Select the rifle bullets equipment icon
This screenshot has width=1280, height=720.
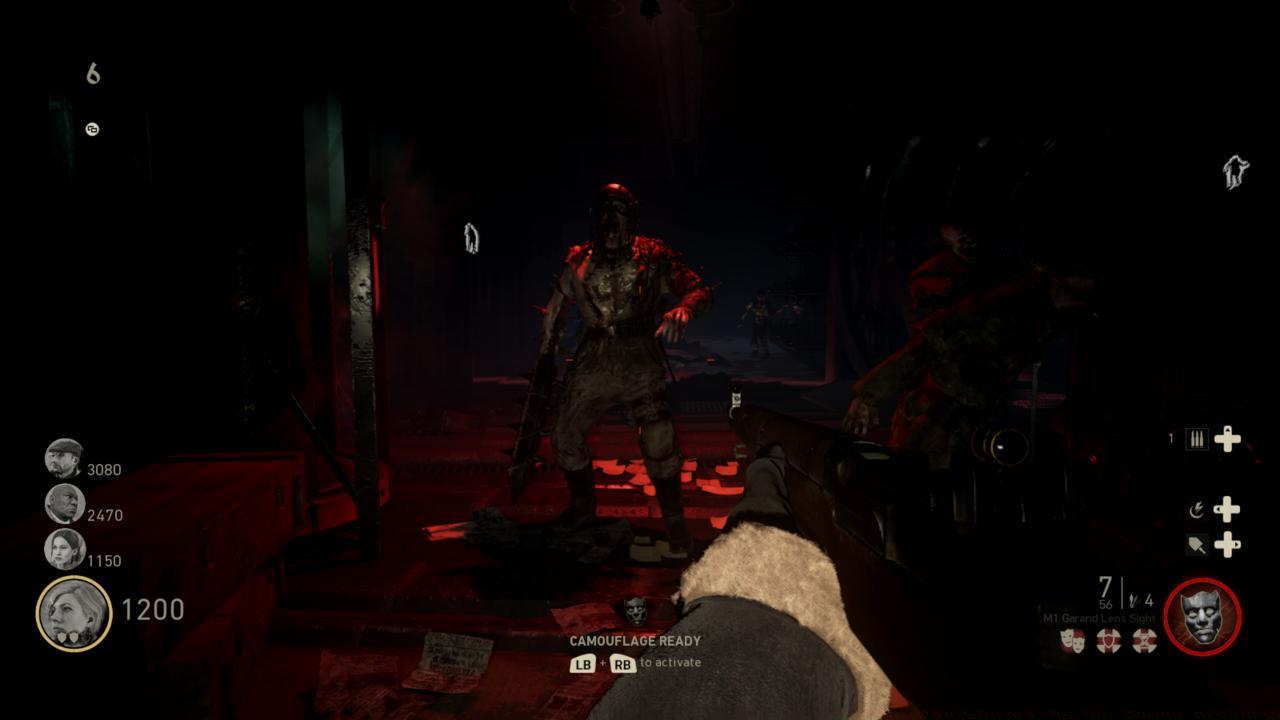1197,439
